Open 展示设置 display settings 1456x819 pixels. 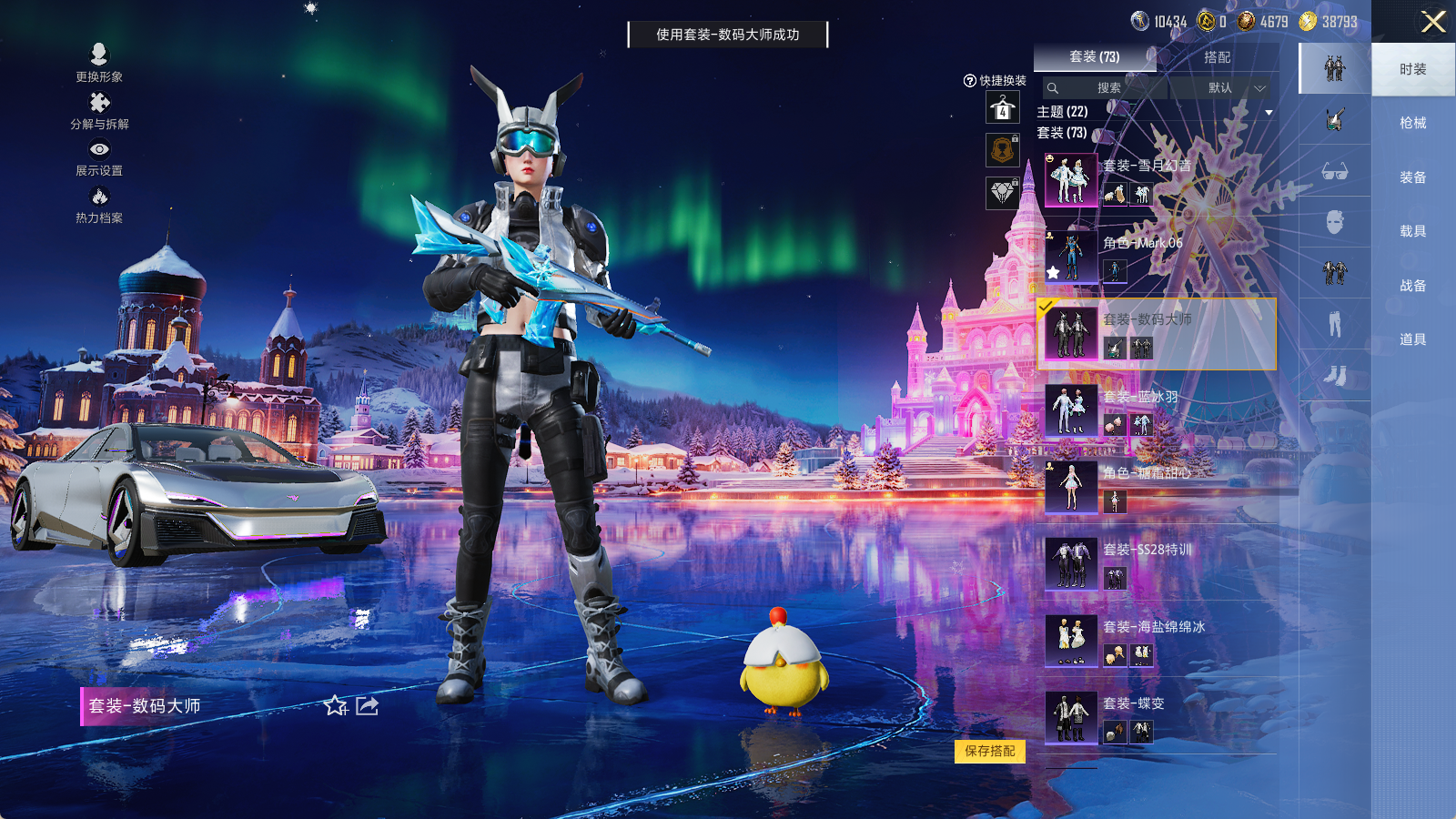coord(99,157)
